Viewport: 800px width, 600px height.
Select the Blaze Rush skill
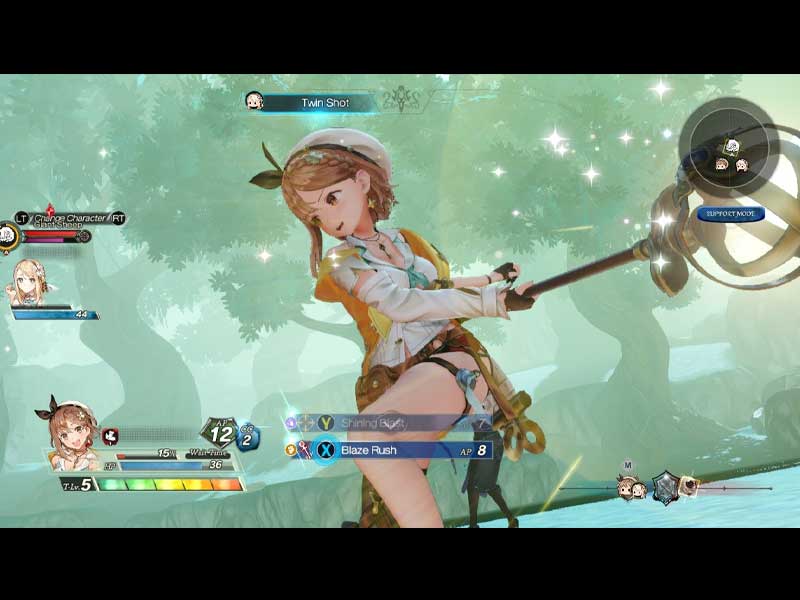tap(400, 450)
